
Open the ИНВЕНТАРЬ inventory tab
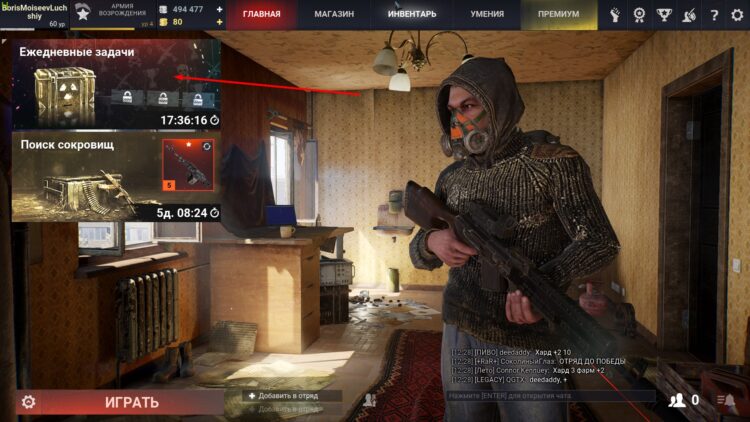(412, 15)
